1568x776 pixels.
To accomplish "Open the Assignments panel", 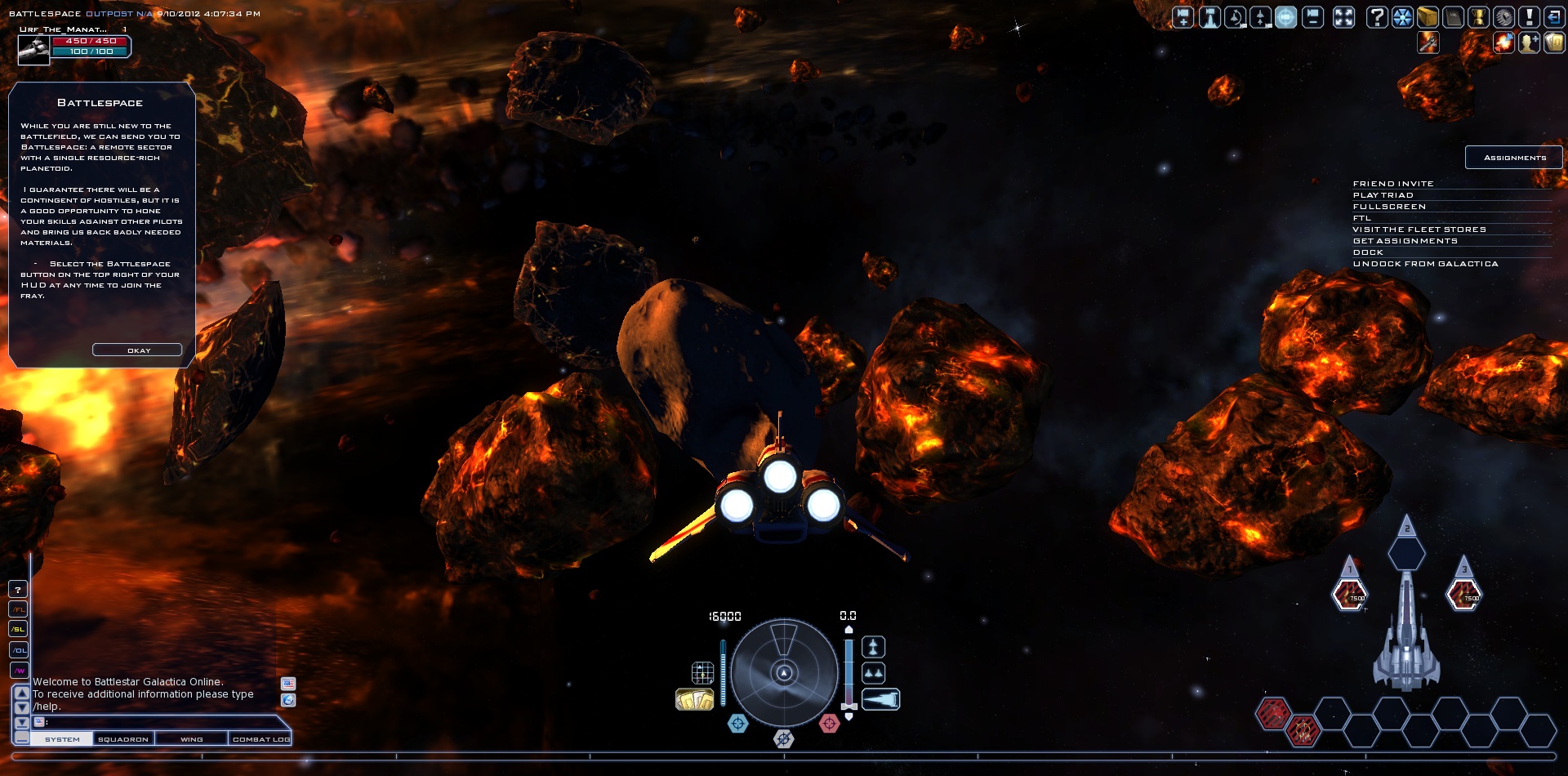I will [1515, 156].
